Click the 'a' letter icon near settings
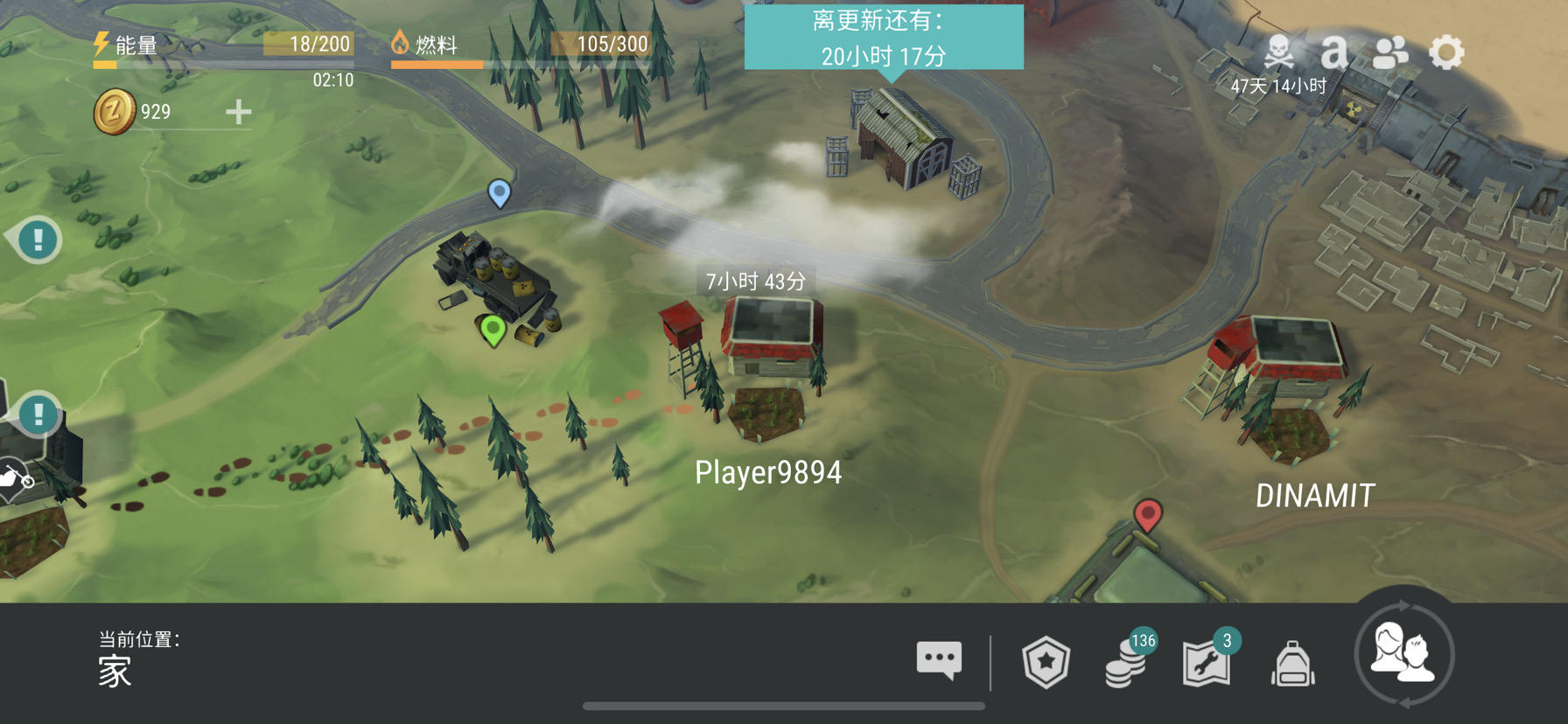This screenshot has width=1568, height=724. (x=1335, y=52)
